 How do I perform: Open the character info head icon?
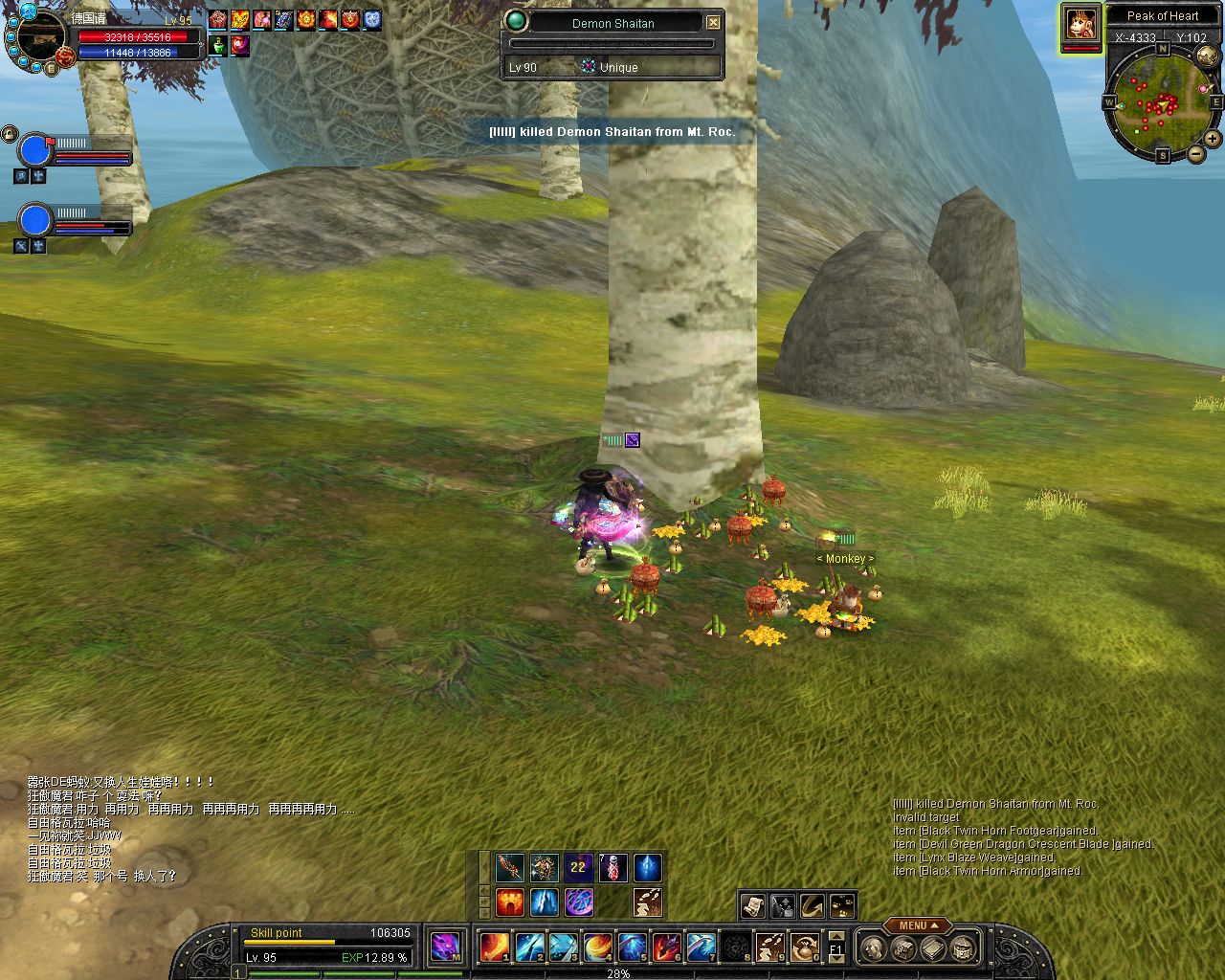(872, 948)
